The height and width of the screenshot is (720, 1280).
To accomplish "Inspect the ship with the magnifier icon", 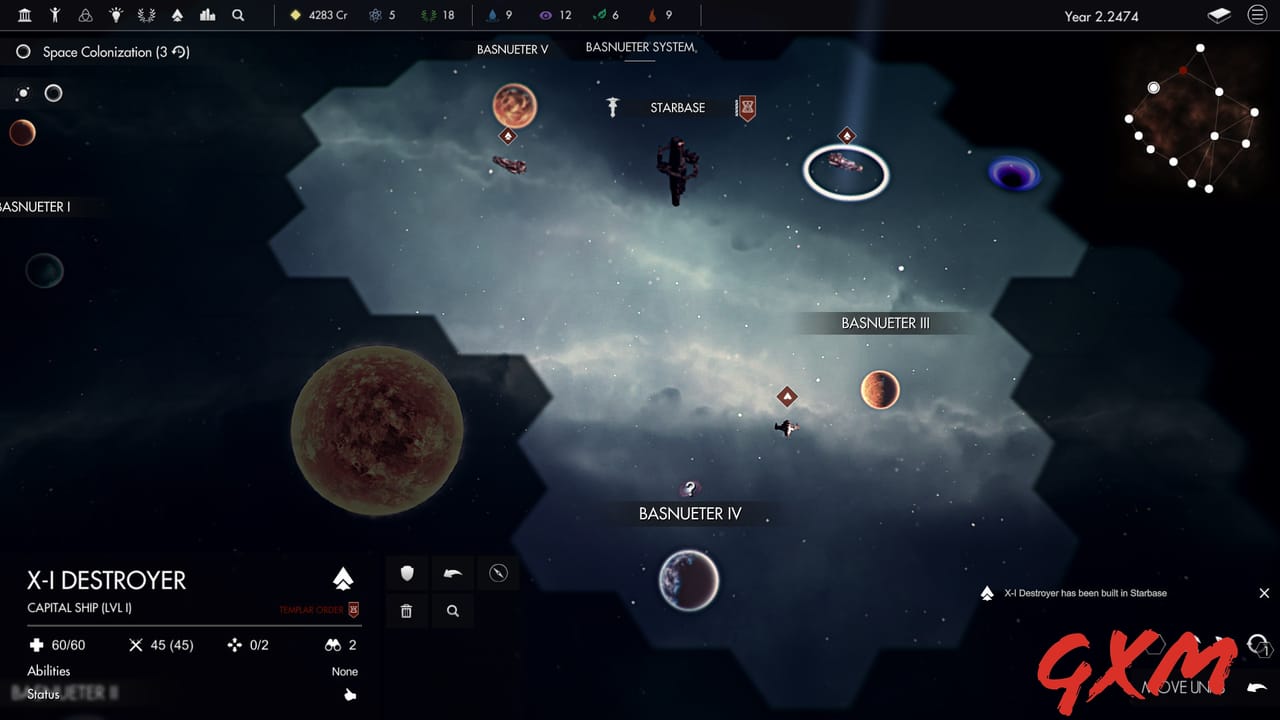I will click(x=452, y=611).
